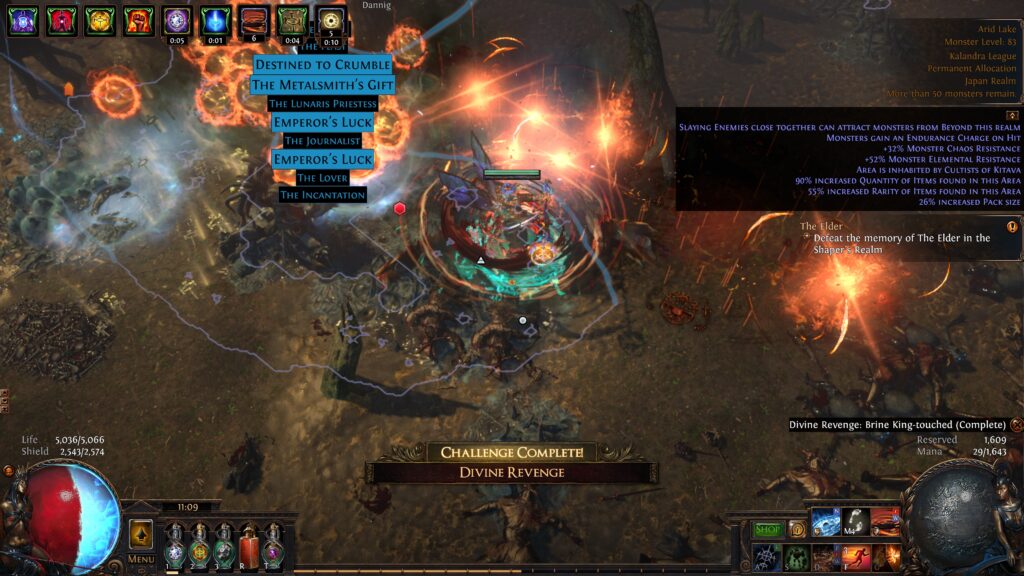
Task: Open the round gold icon beside Shop
Action: [x=797, y=529]
